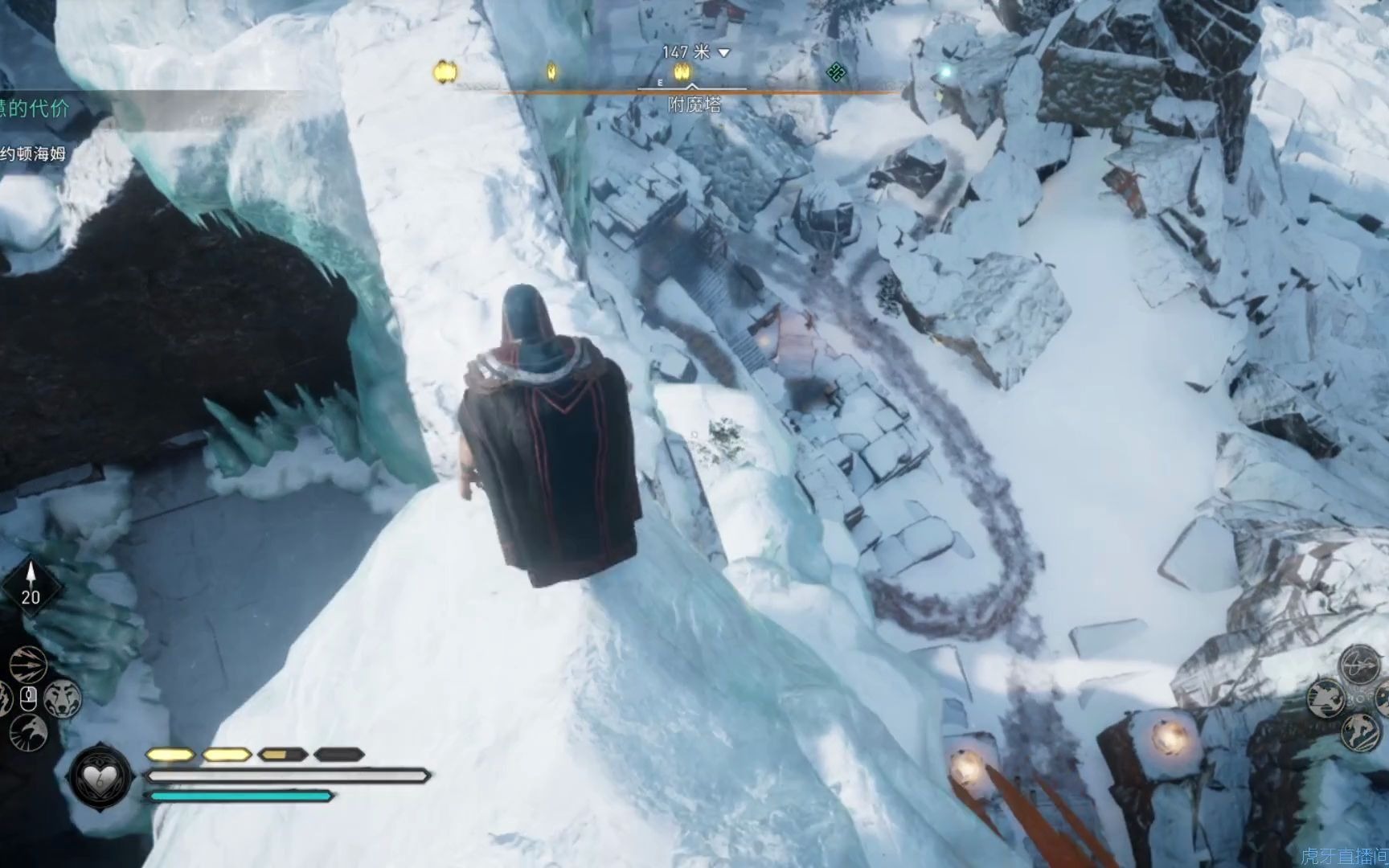This screenshot has width=1389, height=868.
Task: Activate the wolf head ability icon
Action: 62,697
